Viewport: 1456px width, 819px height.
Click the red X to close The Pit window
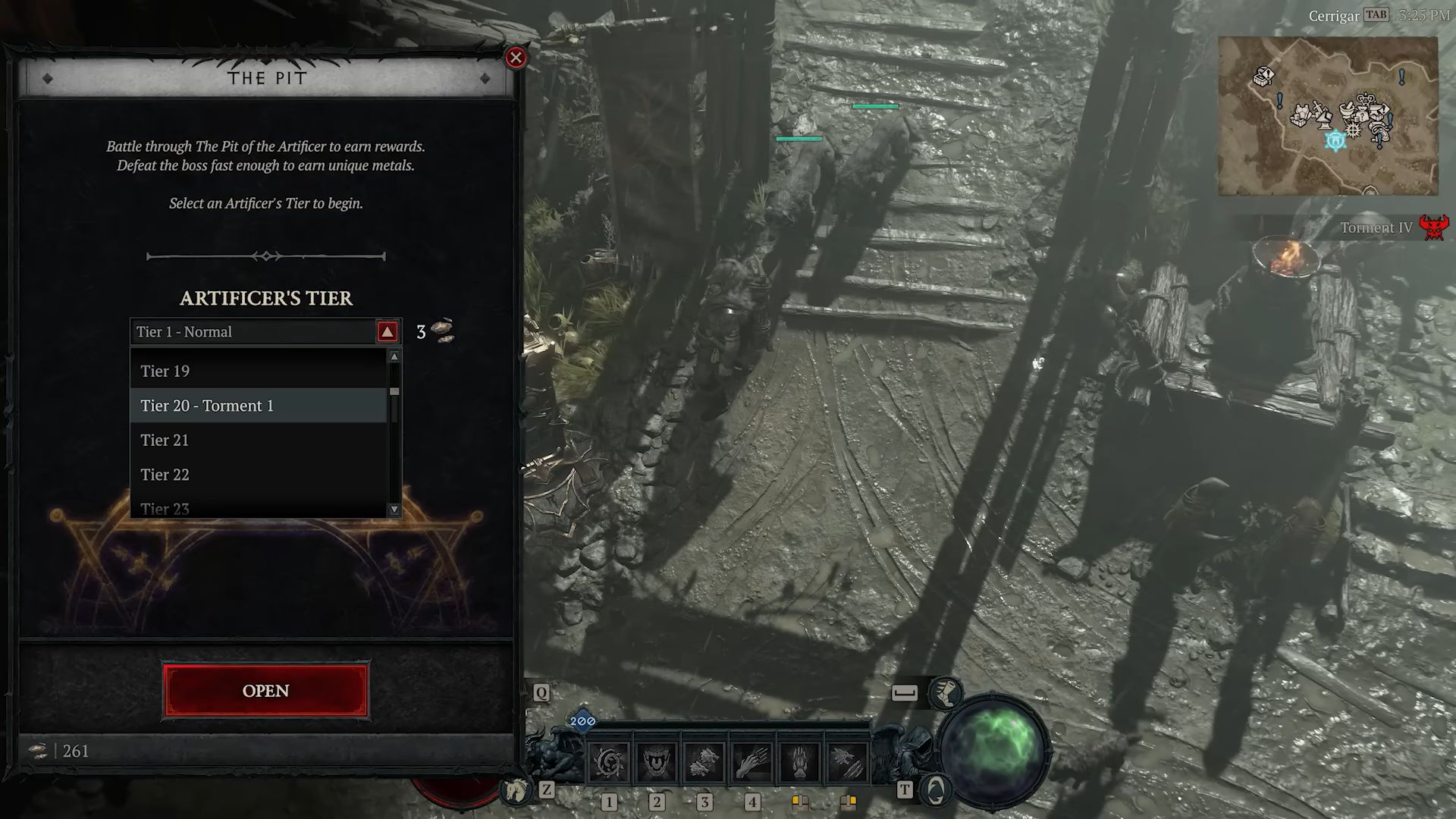pyautogui.click(x=516, y=58)
